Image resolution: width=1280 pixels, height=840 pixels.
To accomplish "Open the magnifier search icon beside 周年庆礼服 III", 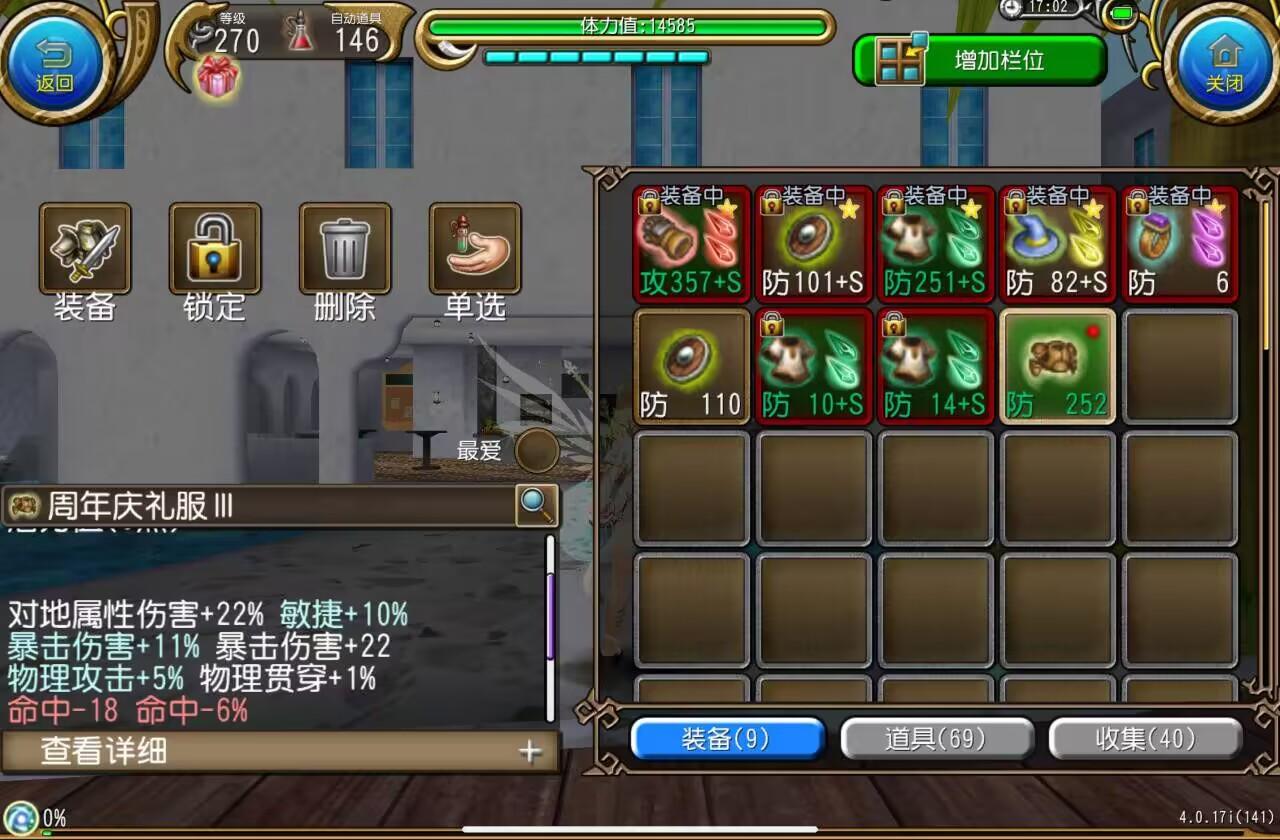I will (x=537, y=507).
